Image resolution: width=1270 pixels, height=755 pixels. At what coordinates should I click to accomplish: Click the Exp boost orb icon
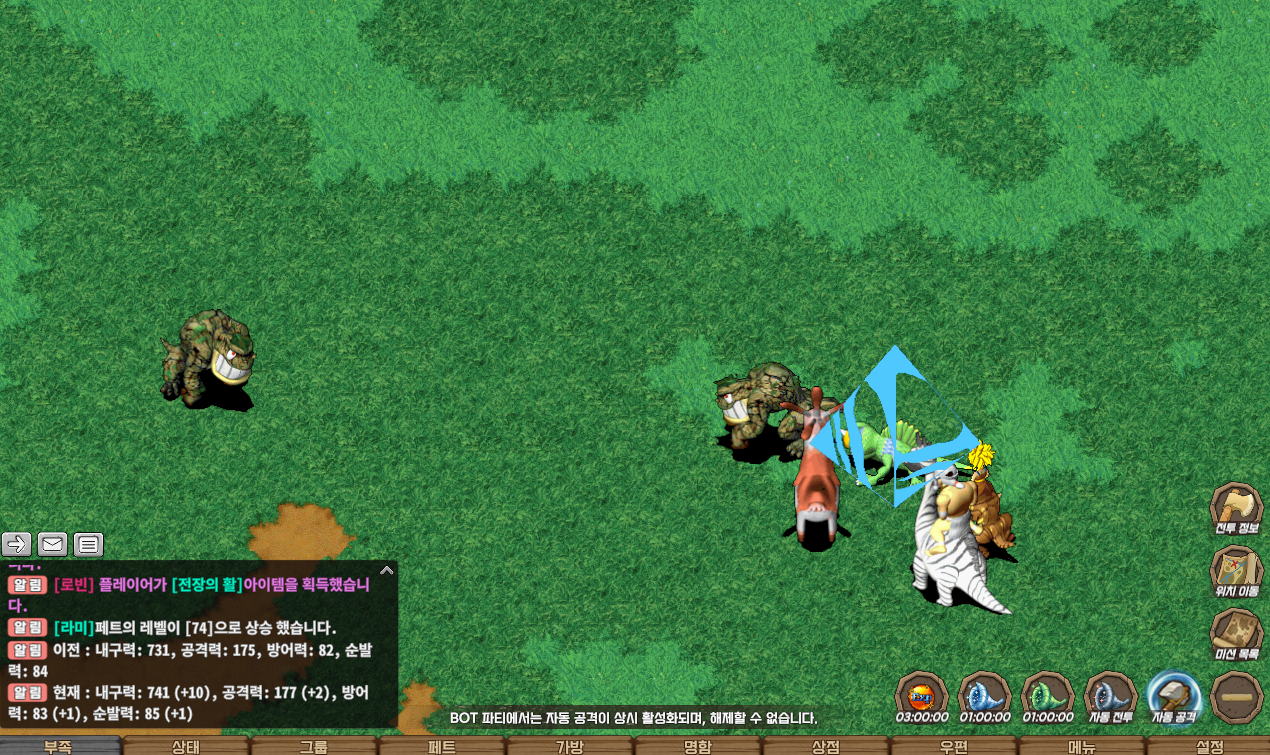(921, 695)
